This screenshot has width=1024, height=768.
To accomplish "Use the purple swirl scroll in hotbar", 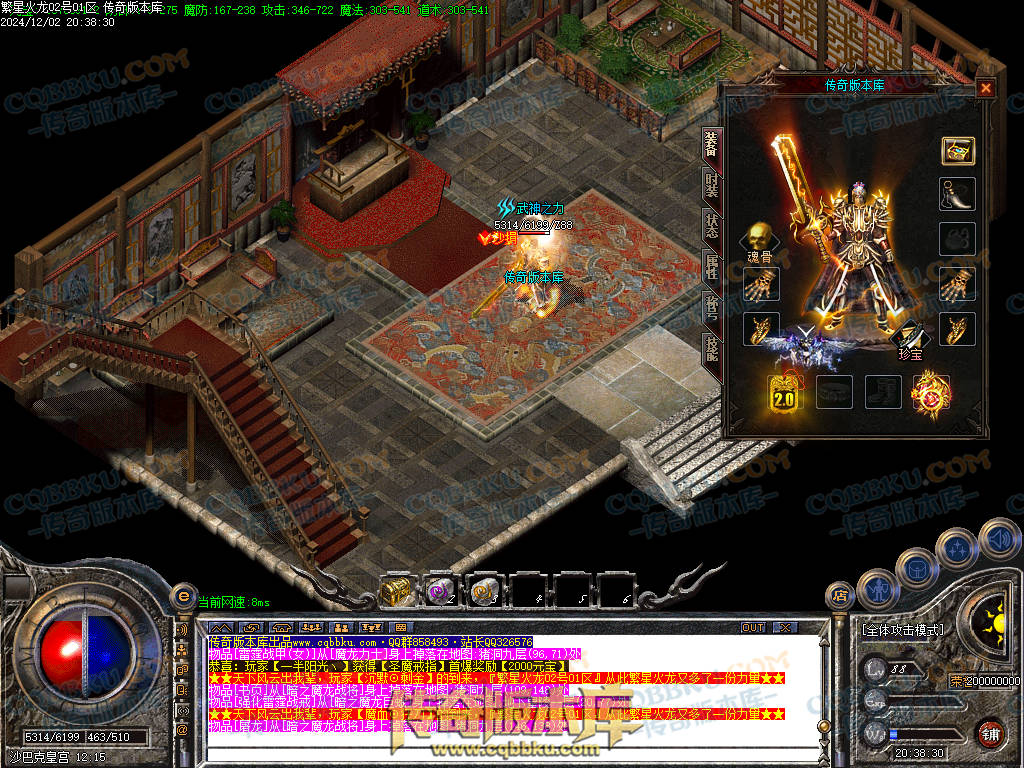I will [441, 591].
